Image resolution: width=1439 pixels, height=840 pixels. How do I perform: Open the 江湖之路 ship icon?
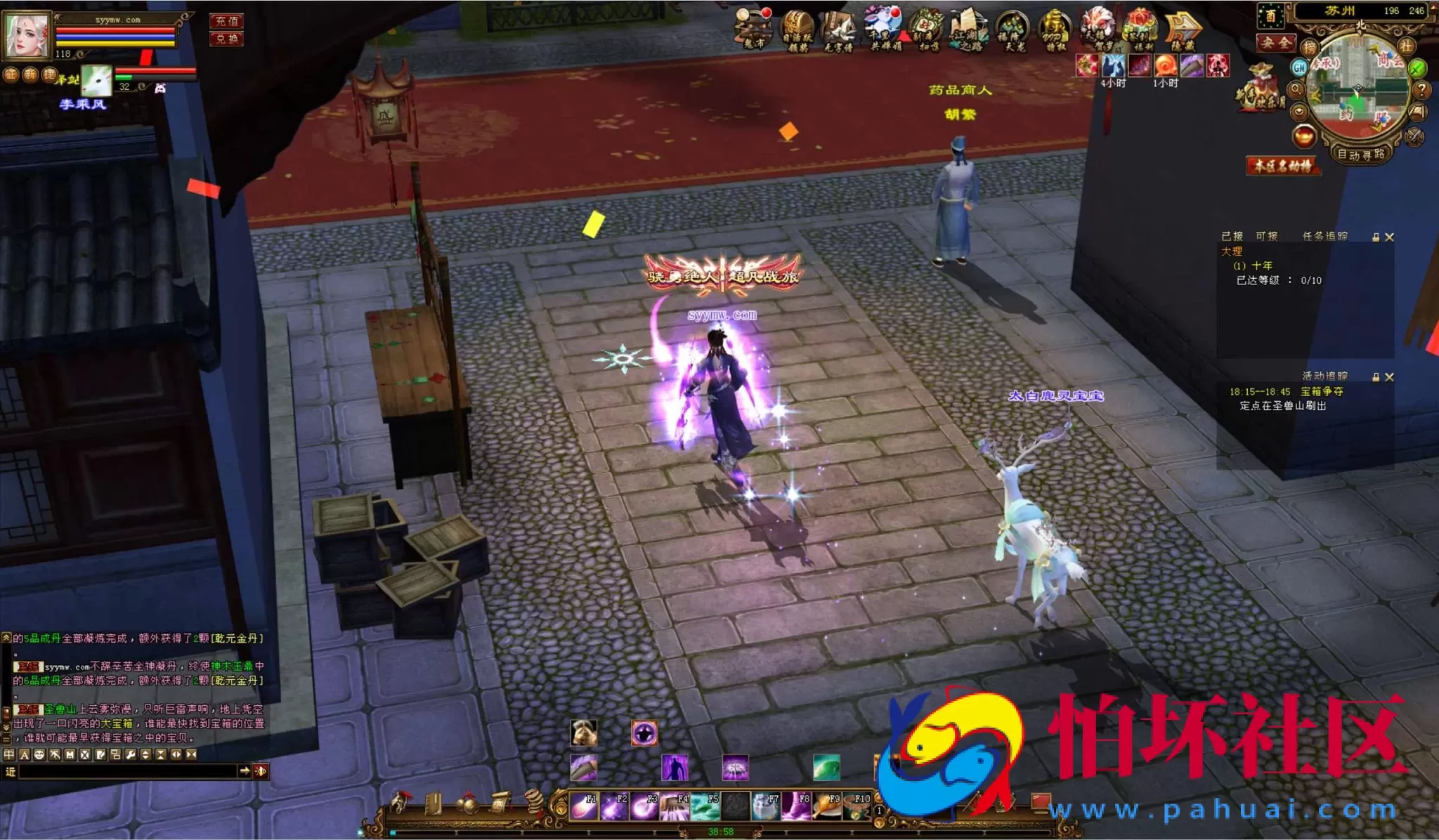[969, 31]
